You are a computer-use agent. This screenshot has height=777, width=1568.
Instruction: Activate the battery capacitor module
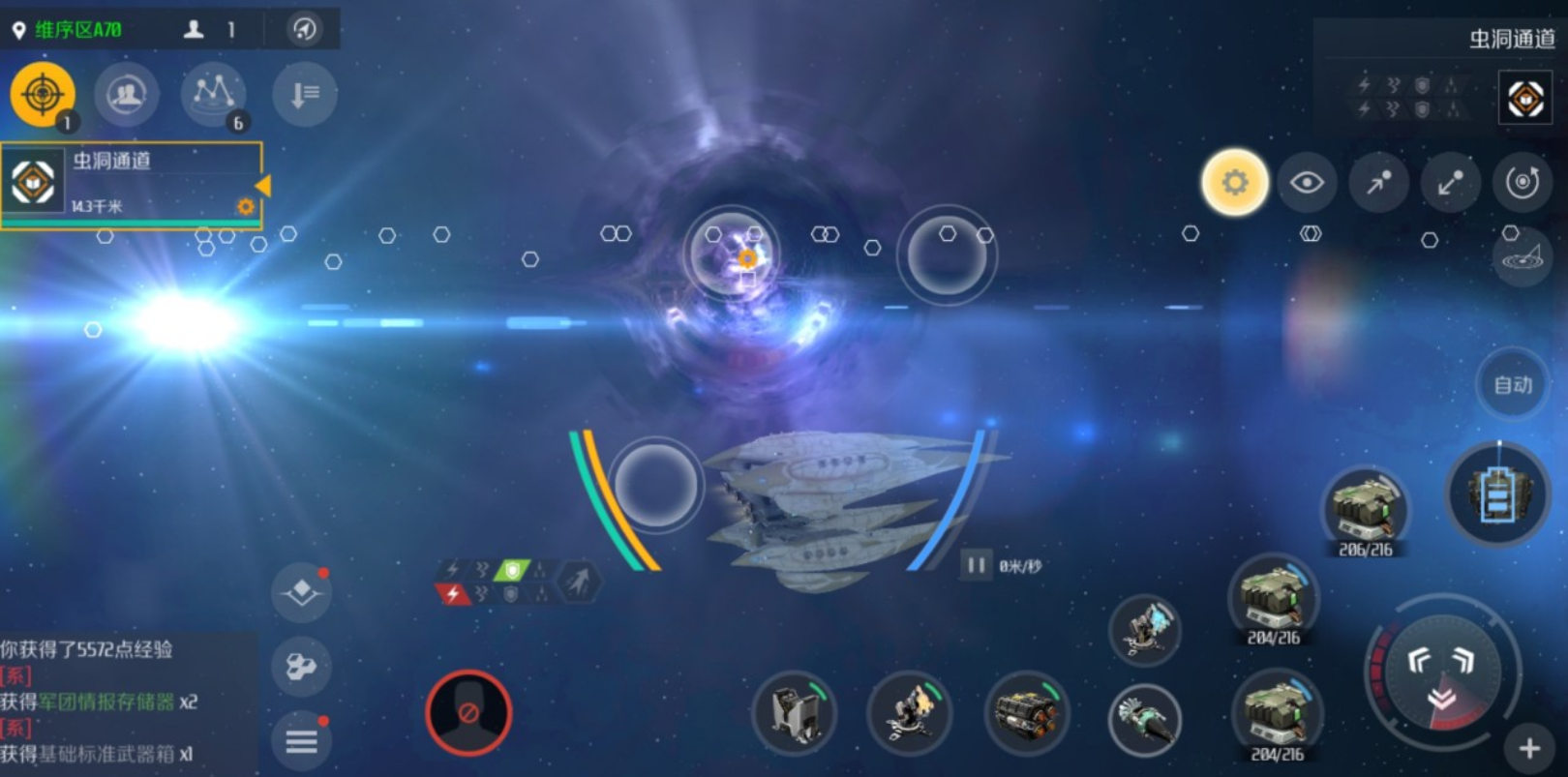pyautogui.click(x=1496, y=494)
